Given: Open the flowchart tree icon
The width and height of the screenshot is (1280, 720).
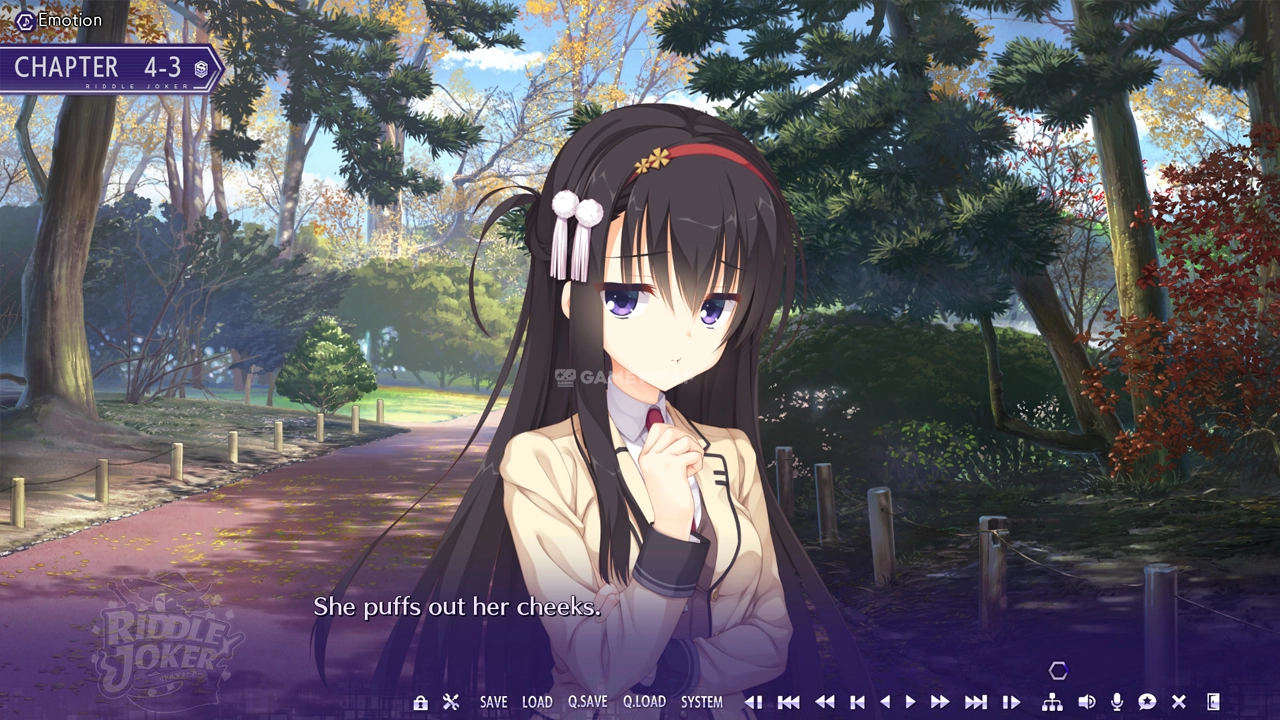Looking at the screenshot, I should (1052, 702).
